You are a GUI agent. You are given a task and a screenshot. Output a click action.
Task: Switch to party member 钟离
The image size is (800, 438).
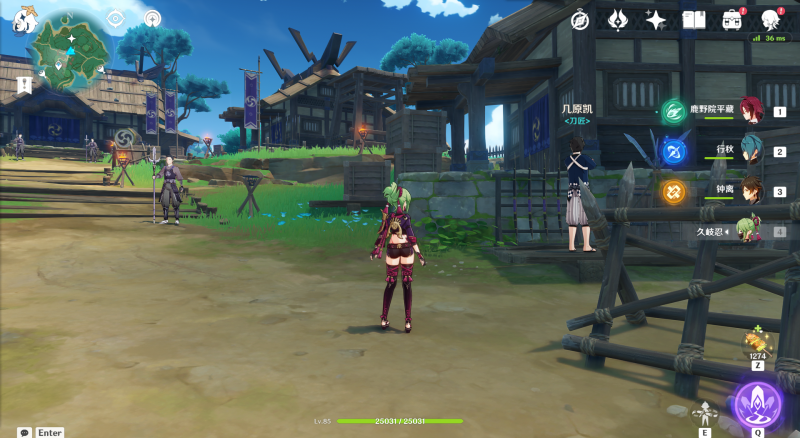click(750, 191)
